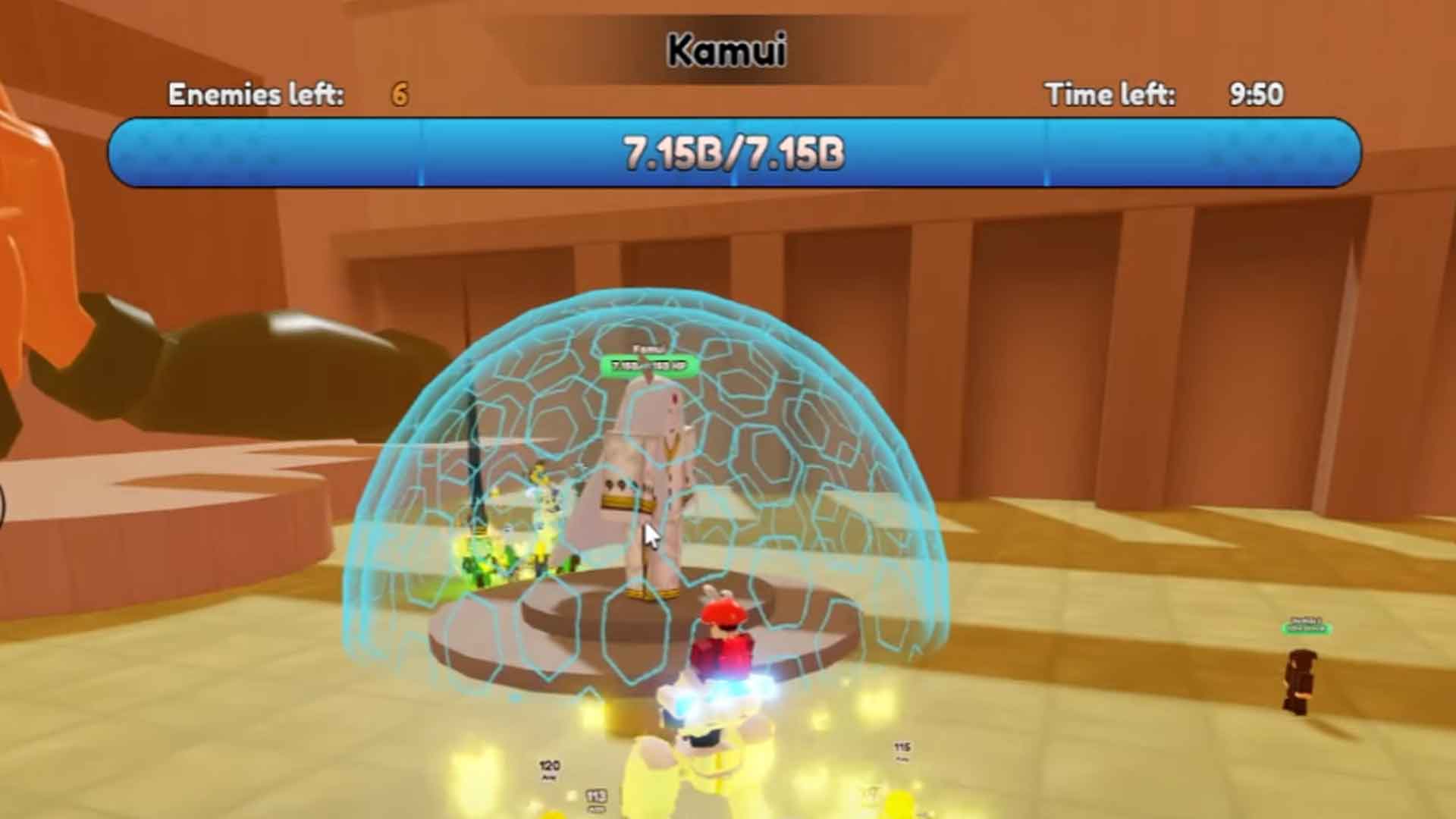The height and width of the screenshot is (819, 1456).
Task: Click the 120 damage number popup
Action: click(549, 766)
